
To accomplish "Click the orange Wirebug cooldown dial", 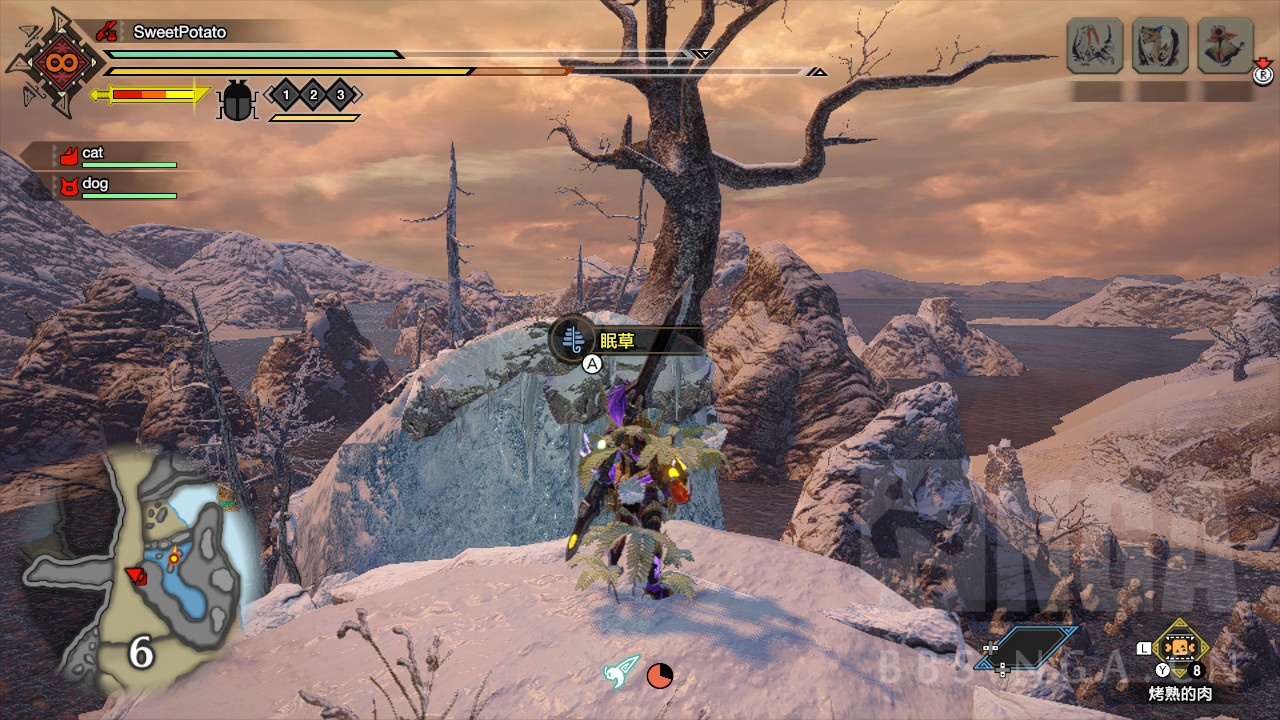I will pos(659,676).
